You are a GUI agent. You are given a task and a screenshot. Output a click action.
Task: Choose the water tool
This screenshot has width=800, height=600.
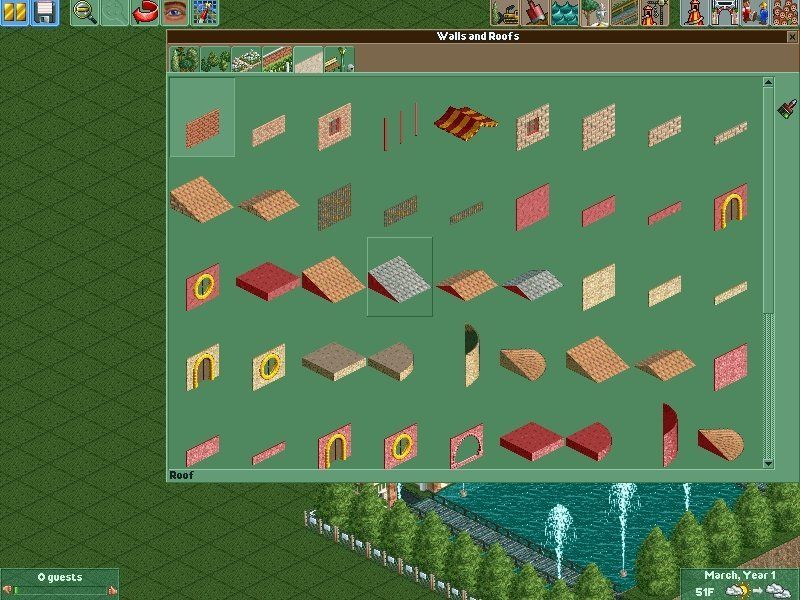[x=565, y=13]
